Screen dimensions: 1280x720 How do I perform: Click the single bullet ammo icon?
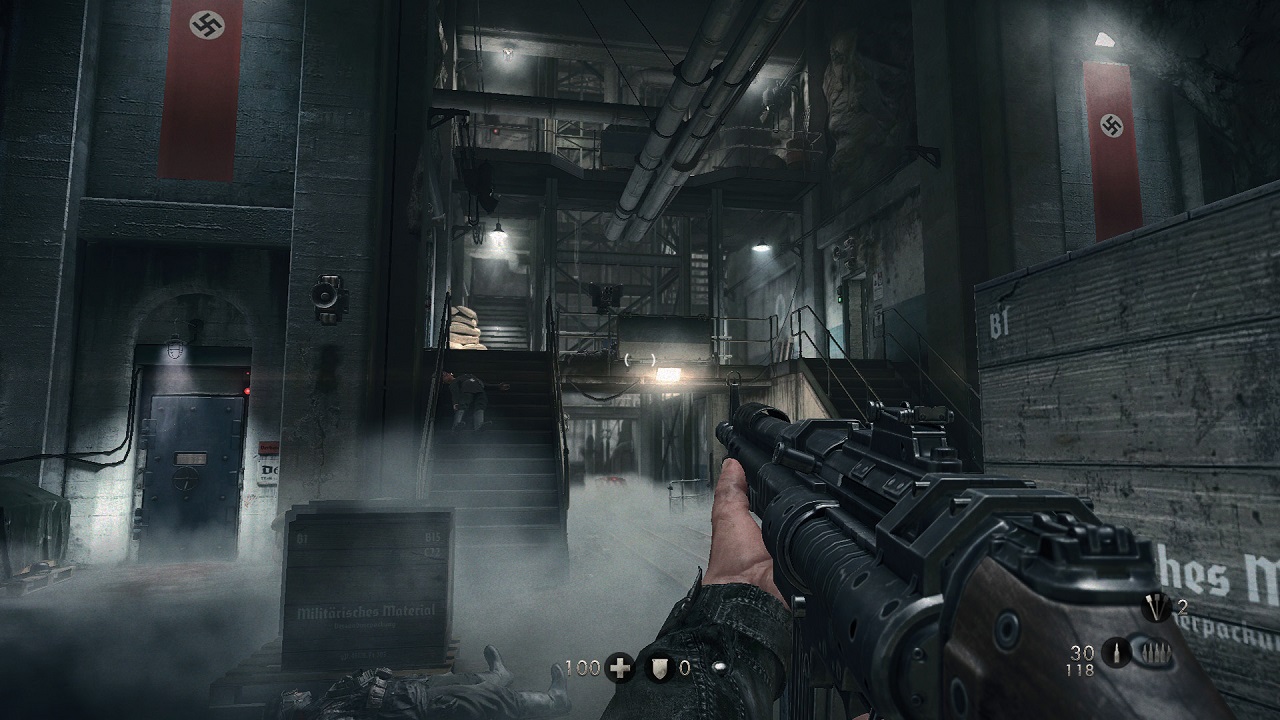pos(1115,651)
